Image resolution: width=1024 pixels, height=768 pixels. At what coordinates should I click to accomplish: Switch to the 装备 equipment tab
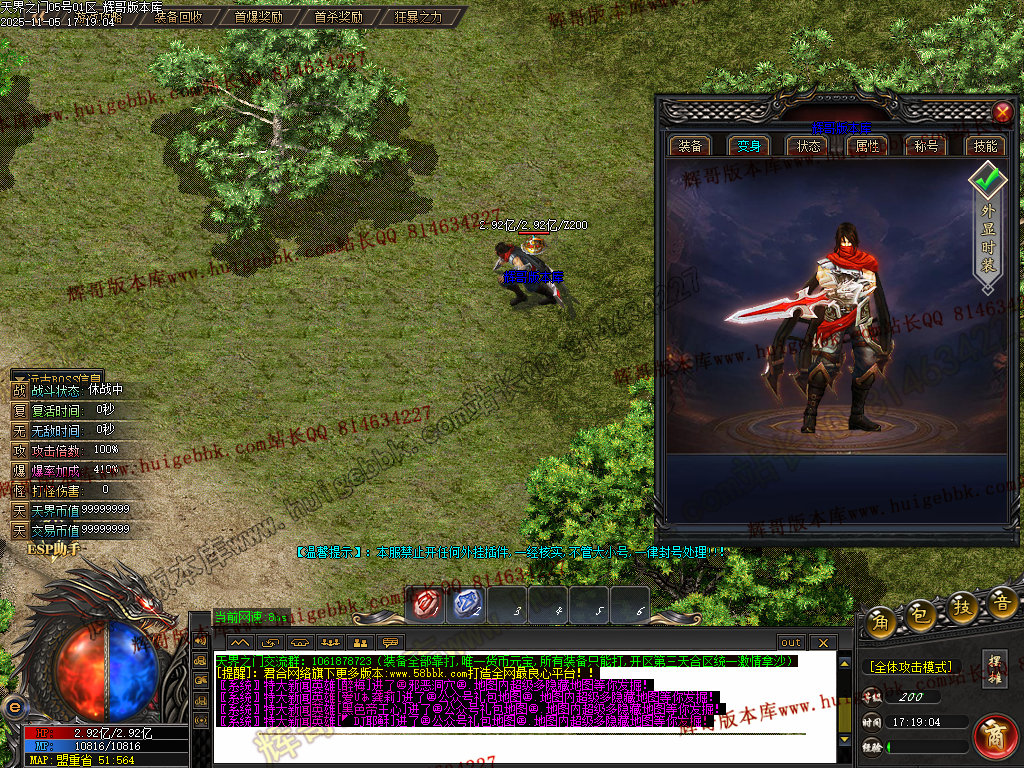pyautogui.click(x=690, y=146)
